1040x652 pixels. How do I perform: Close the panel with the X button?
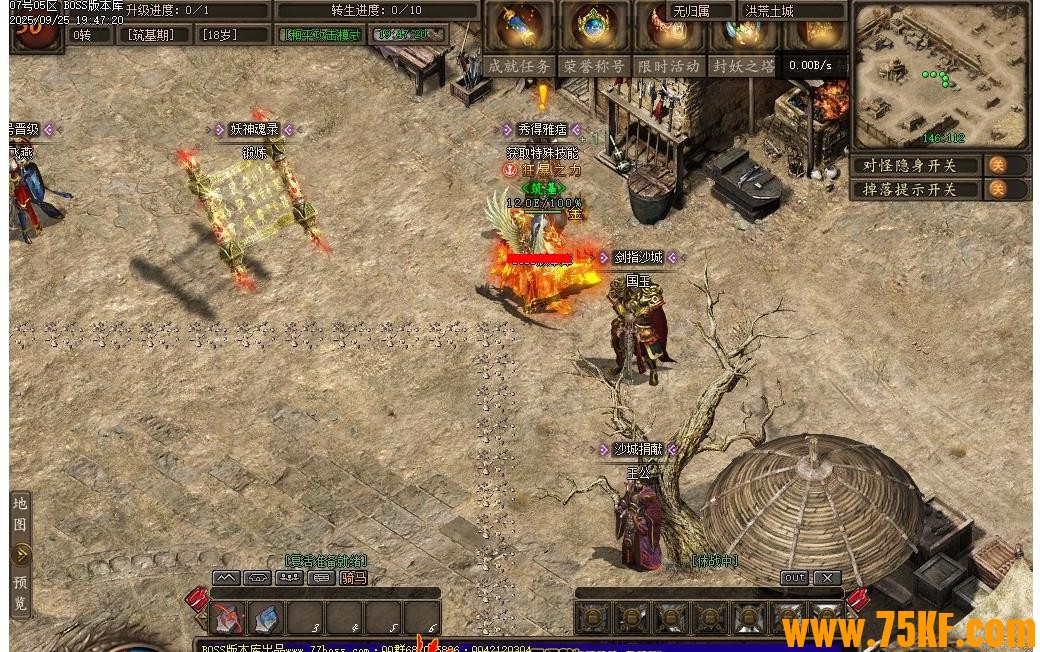(827, 578)
